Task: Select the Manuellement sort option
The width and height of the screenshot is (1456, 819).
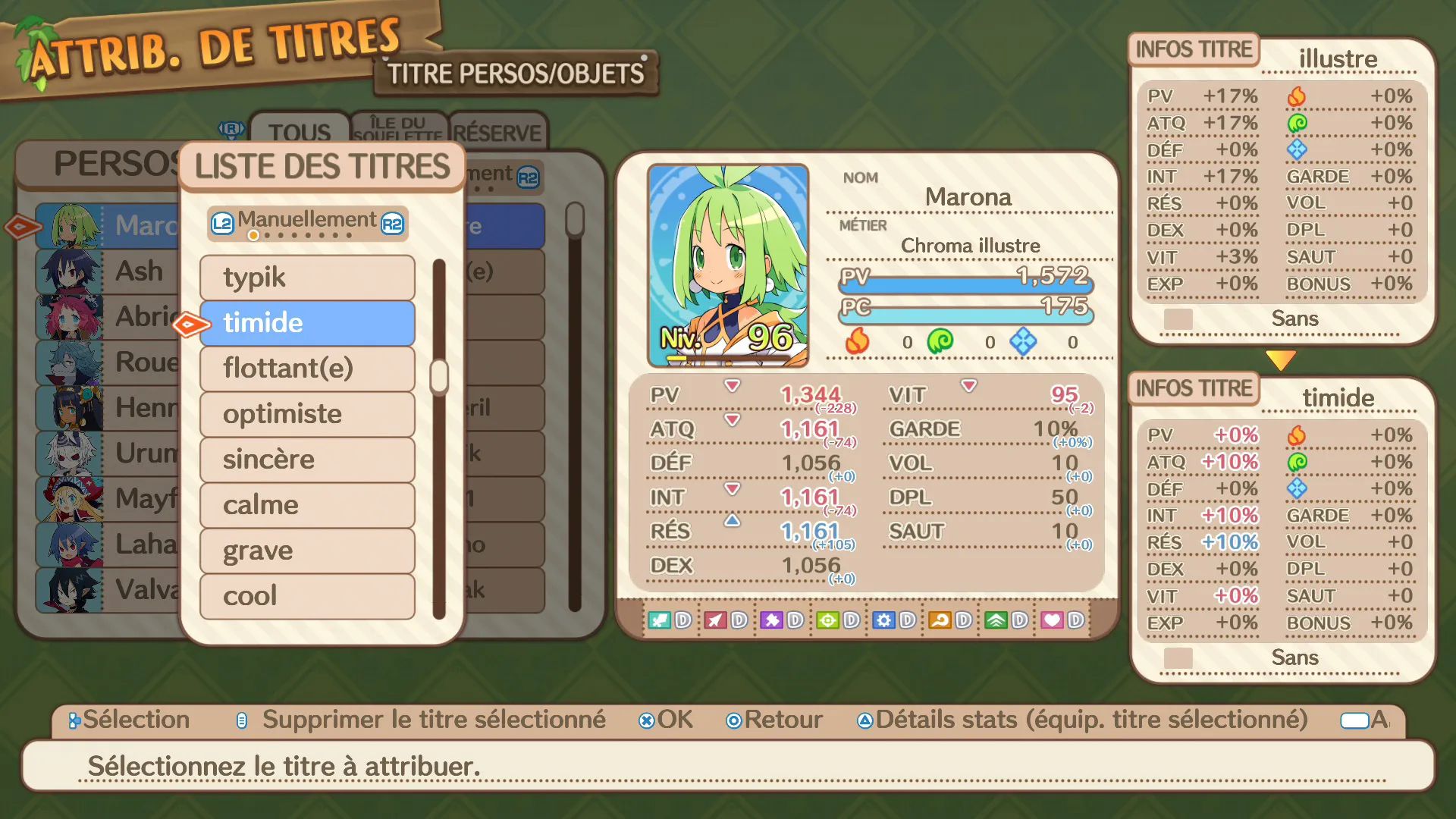Action: click(x=307, y=222)
